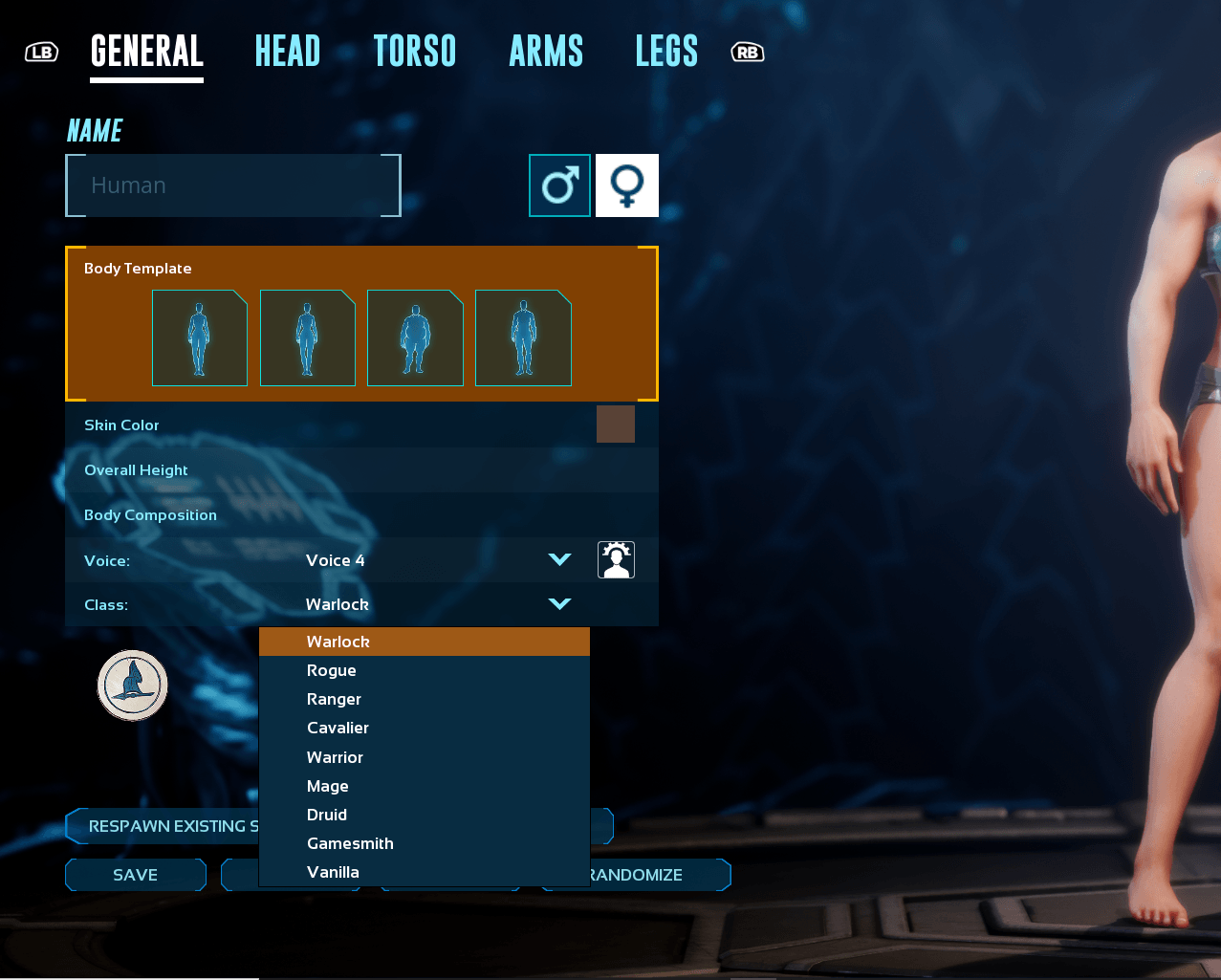Viewport: 1221px width, 980px height.
Task: Randomize the character appearance
Action: (x=660, y=875)
